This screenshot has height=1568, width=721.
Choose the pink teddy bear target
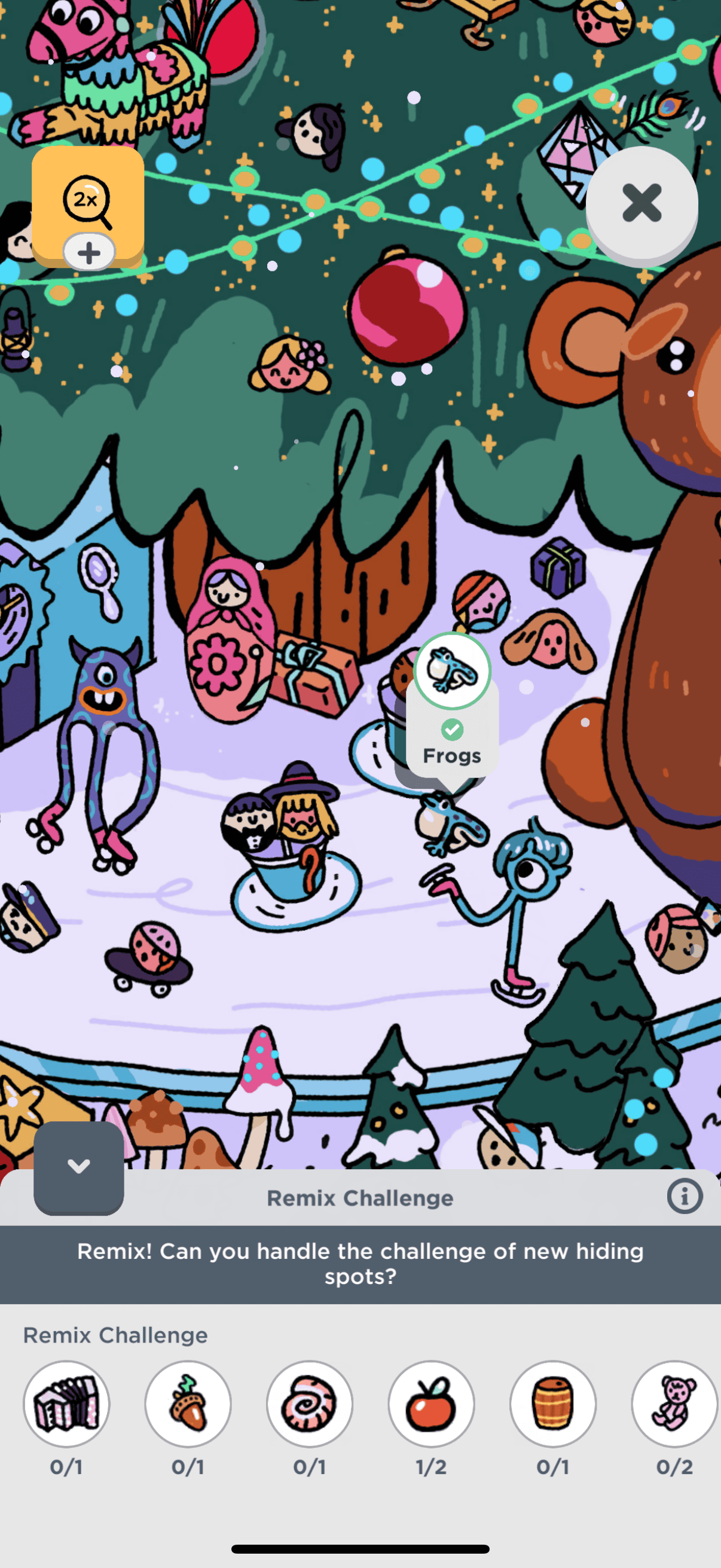(x=674, y=1404)
